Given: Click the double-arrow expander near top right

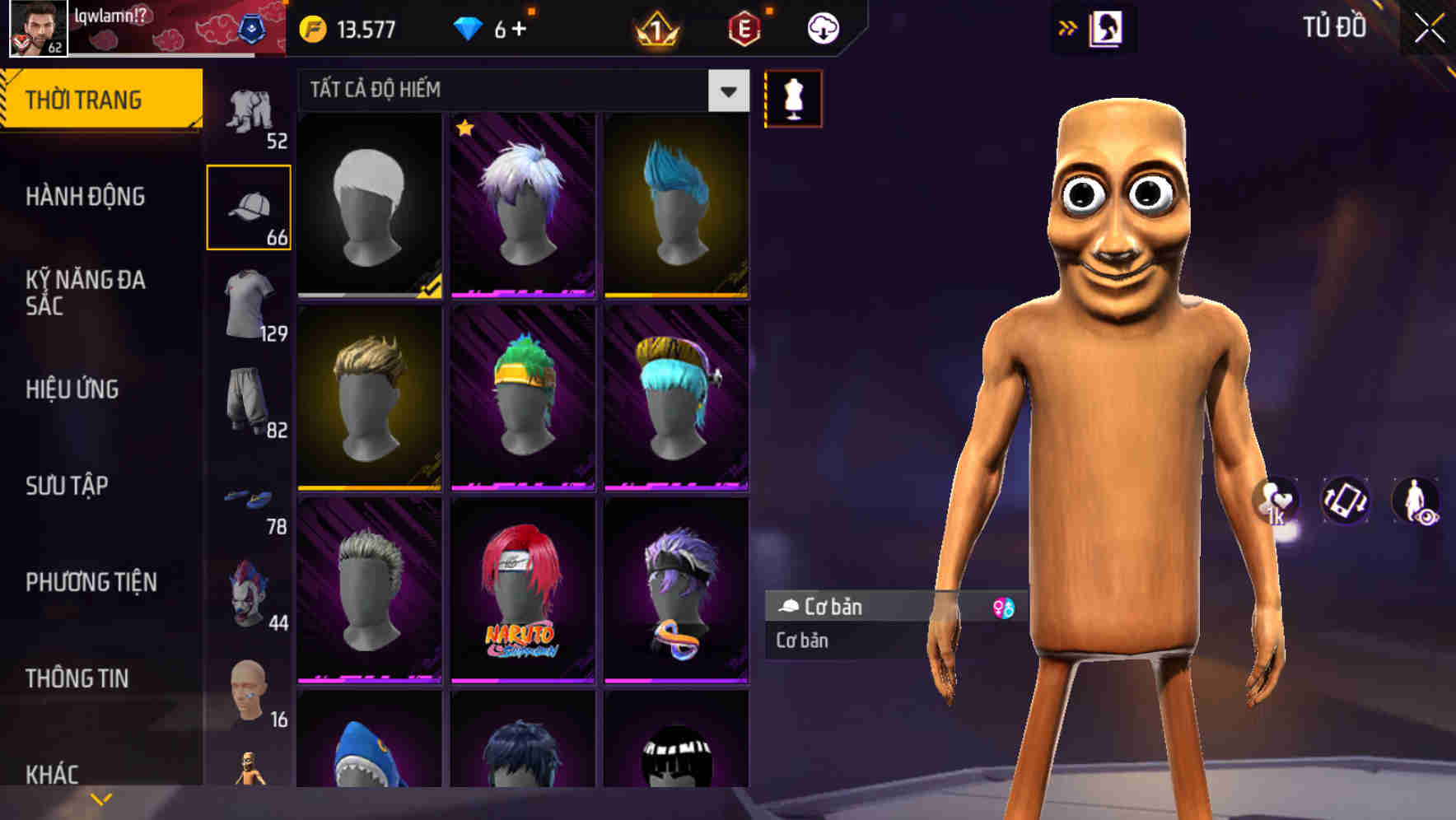Looking at the screenshot, I should click(1068, 27).
